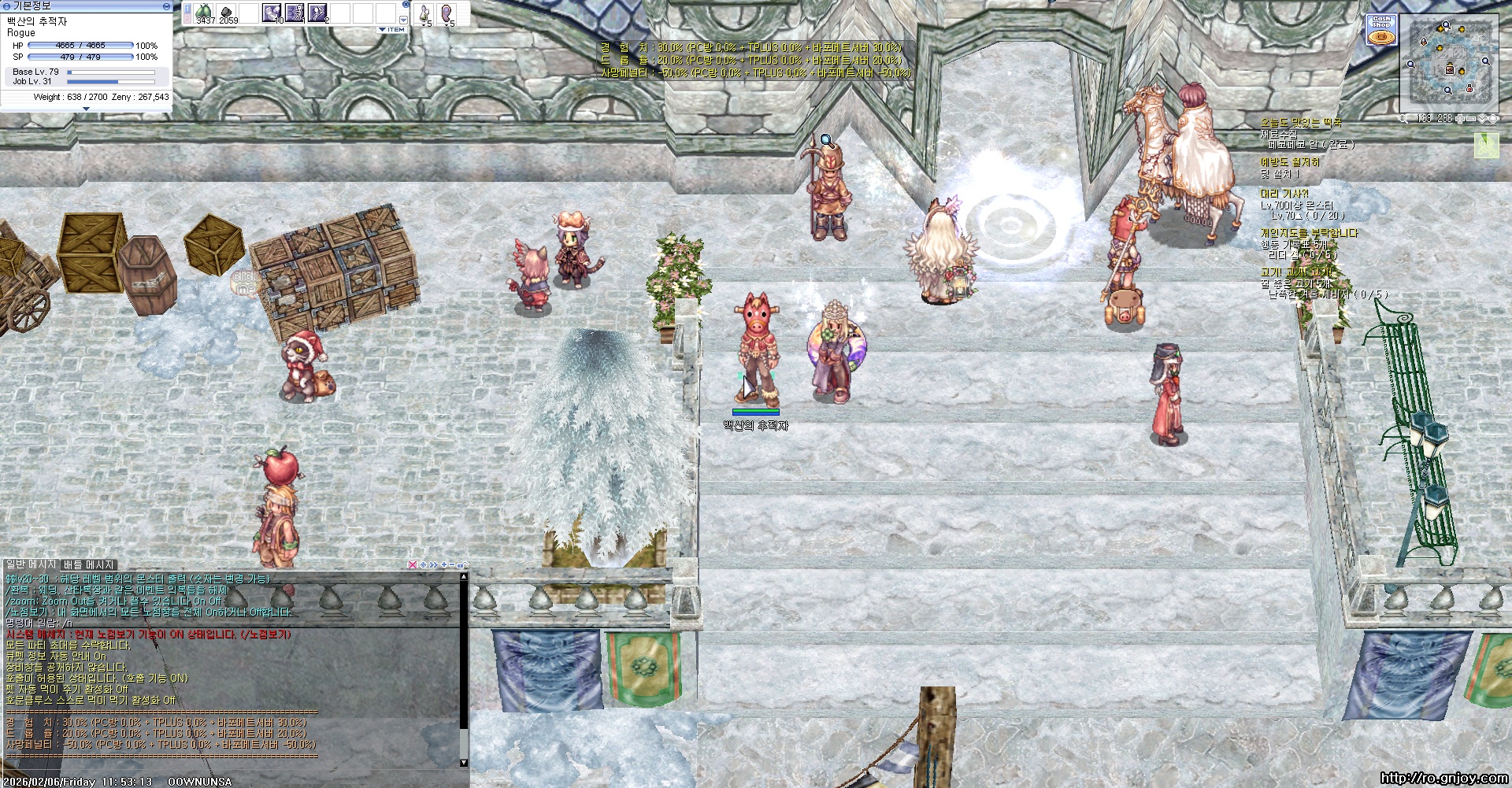
Task: Use the pink ear-shaped item quick slot
Action: coord(447,13)
